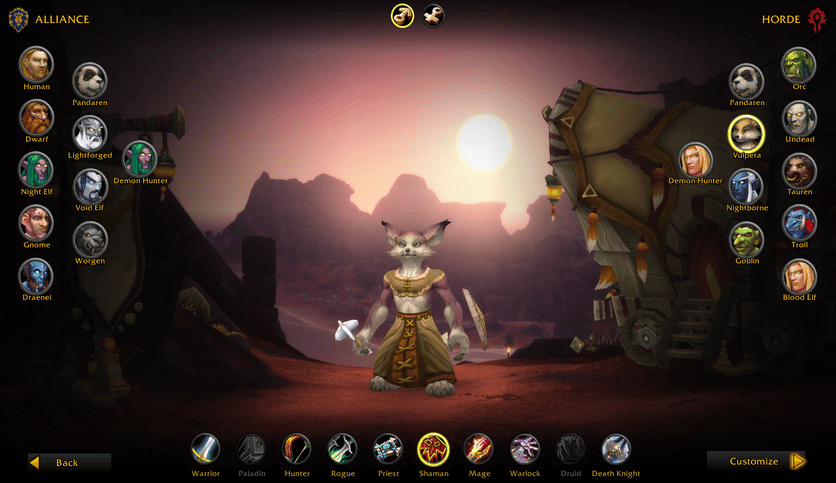Image resolution: width=836 pixels, height=483 pixels.
Task: Pick the Troll race portrait
Action: pos(799,223)
